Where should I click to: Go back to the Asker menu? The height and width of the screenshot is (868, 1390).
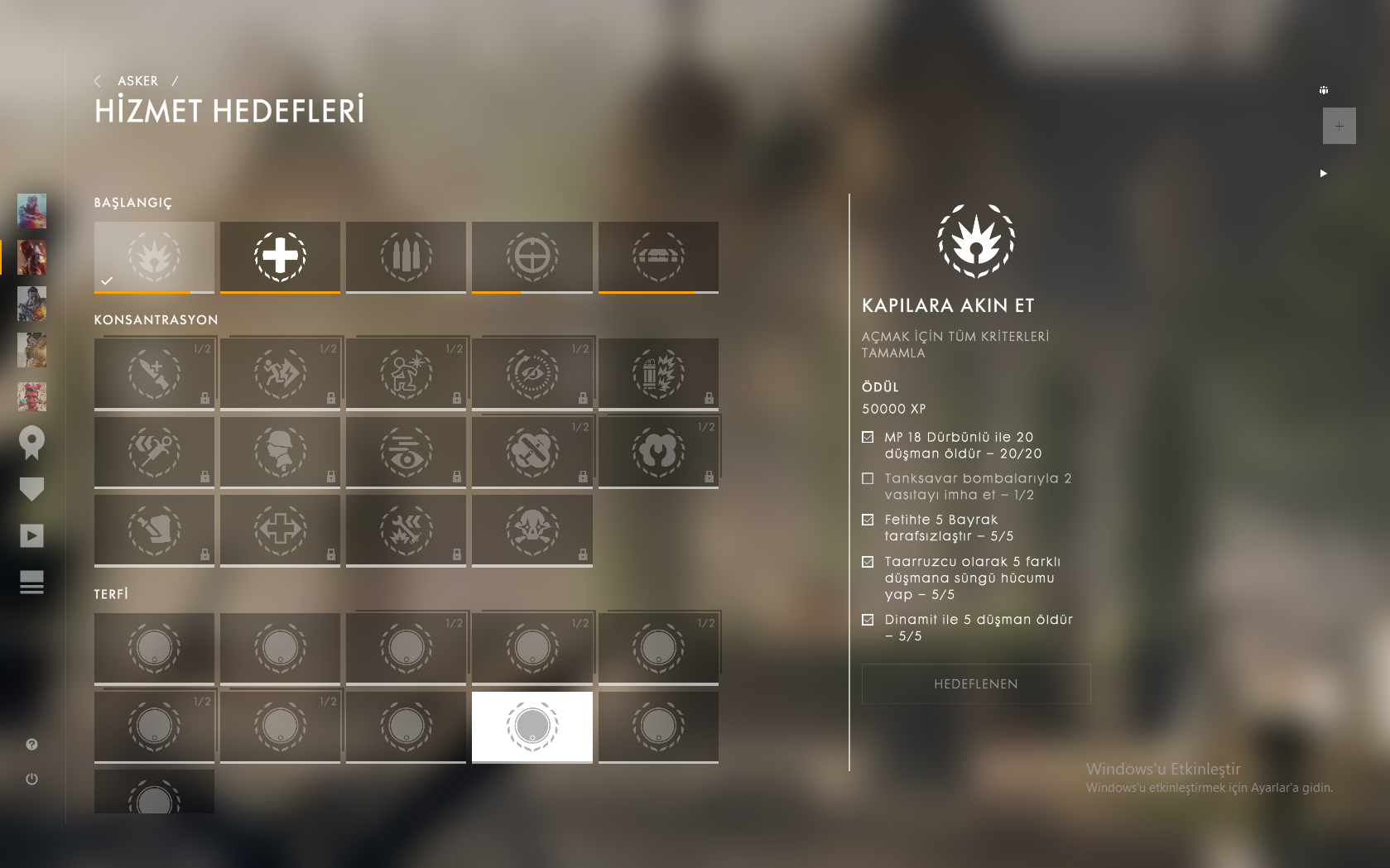coord(137,81)
